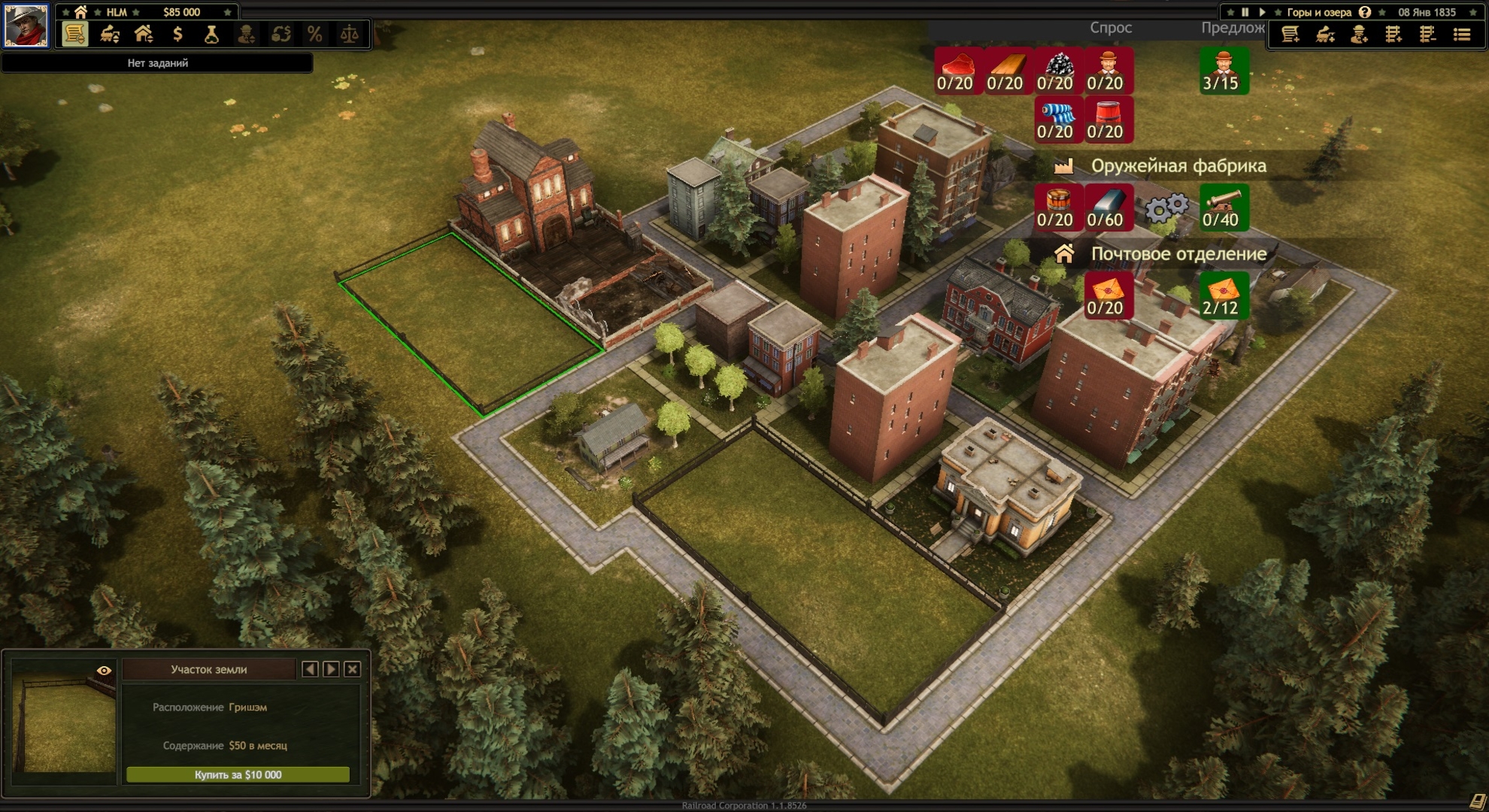The height and width of the screenshot is (812, 1489).
Task: Open the research flask icon
Action: tap(212, 35)
